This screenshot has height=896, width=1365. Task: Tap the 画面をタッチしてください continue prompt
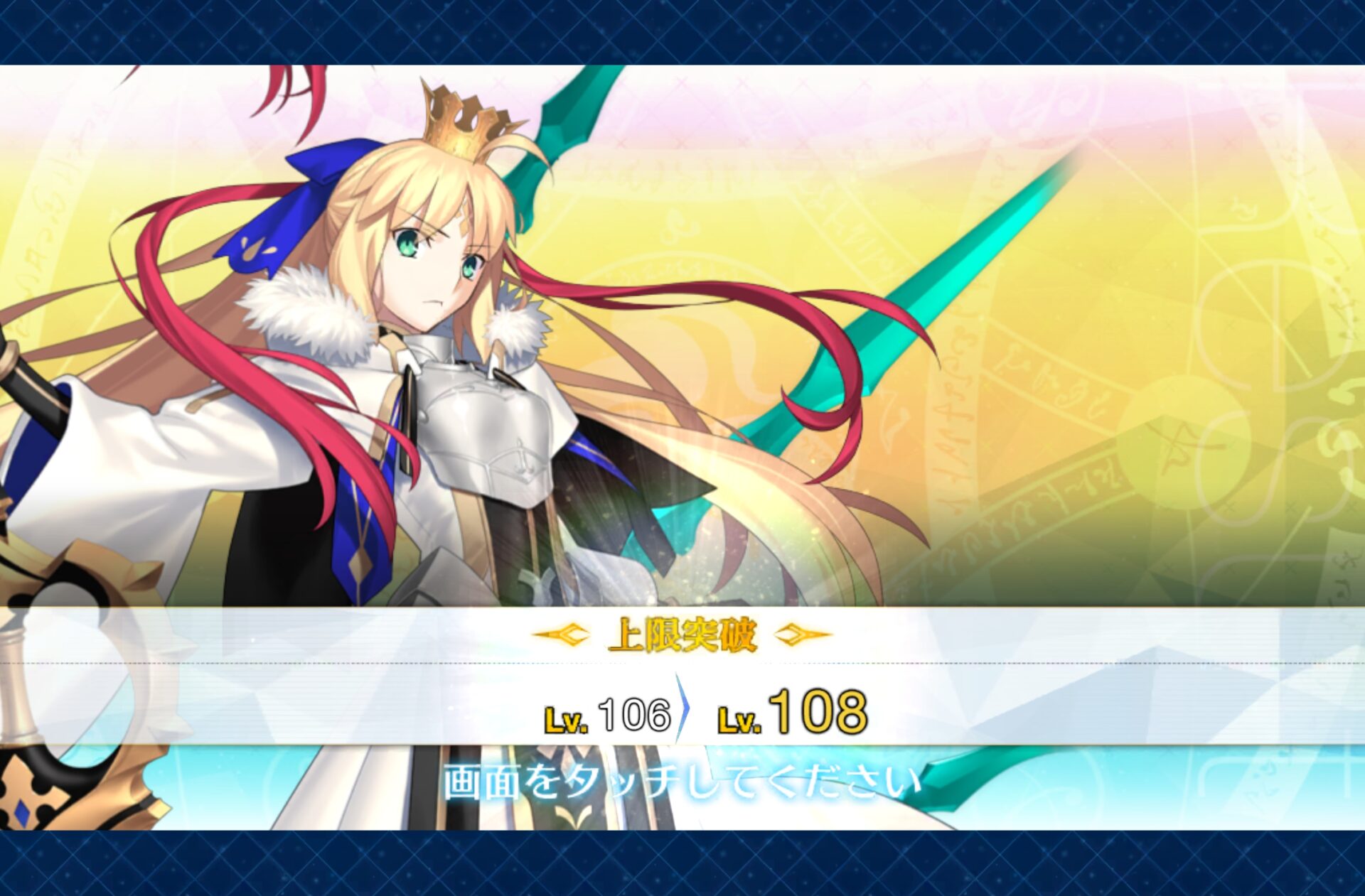click(681, 780)
